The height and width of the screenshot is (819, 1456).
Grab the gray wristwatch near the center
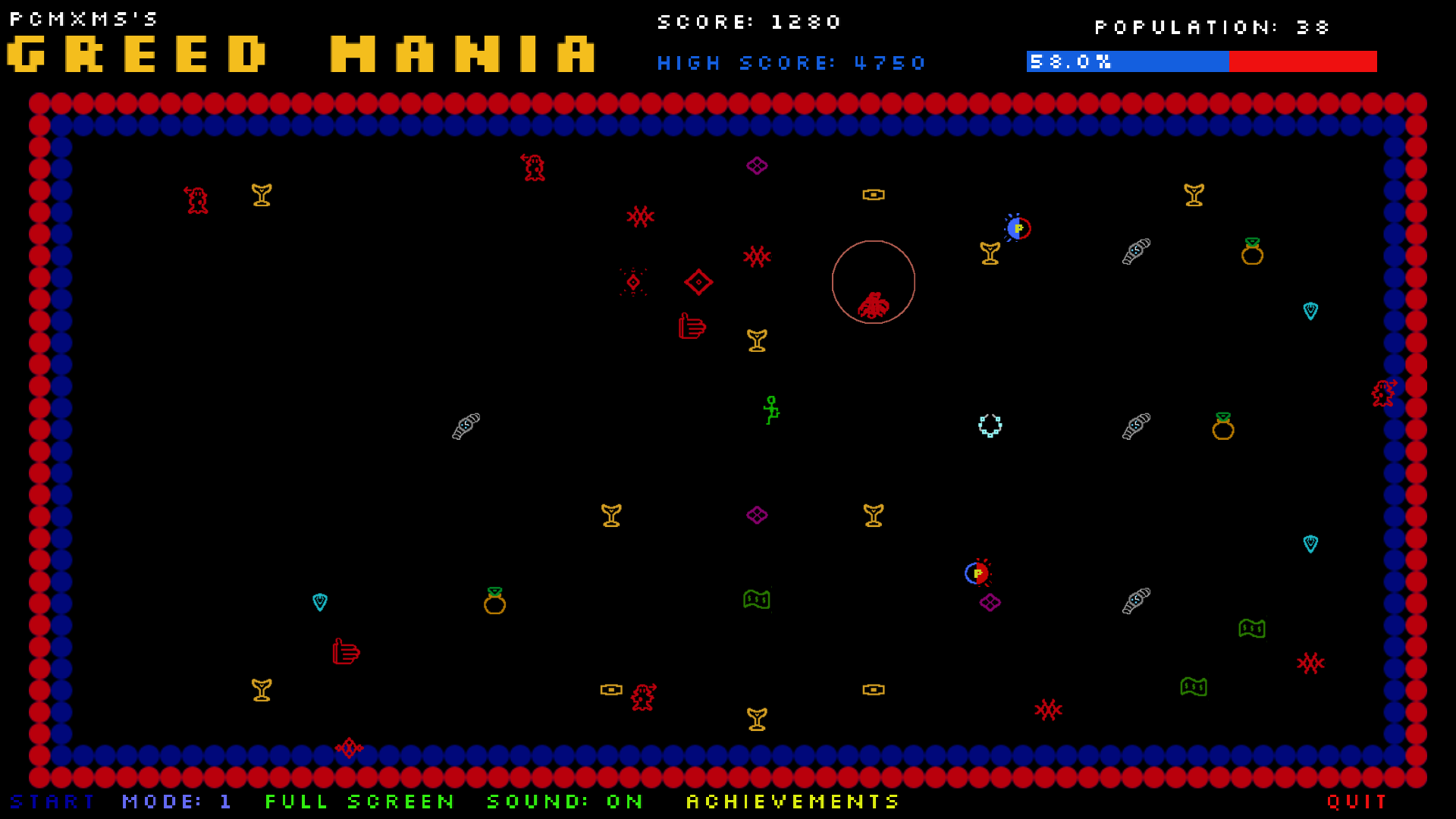pos(466,425)
